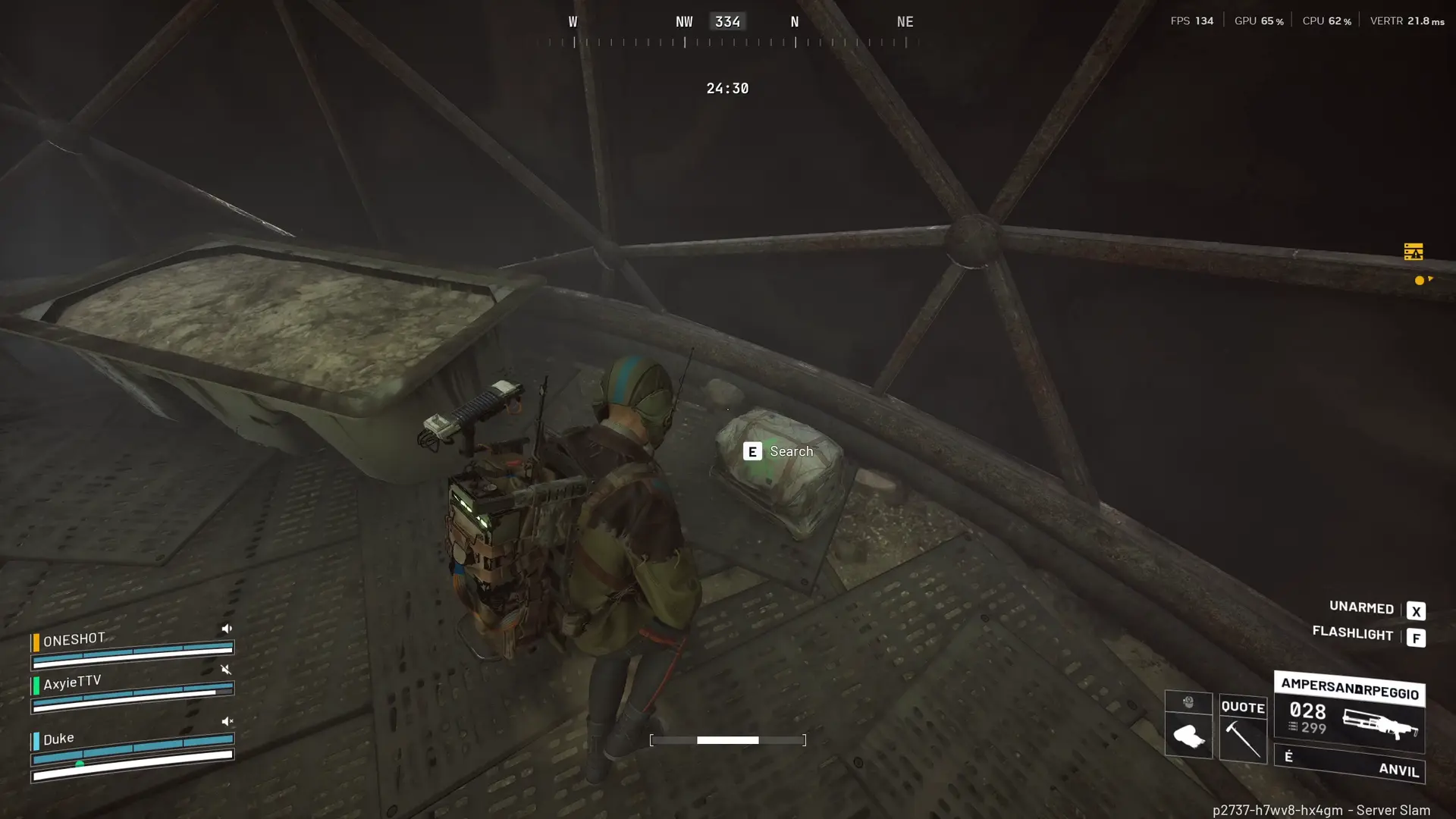Viewport: 1456px width, 819px height.
Task: Select squad member ONESHOT's name
Action: (x=74, y=640)
